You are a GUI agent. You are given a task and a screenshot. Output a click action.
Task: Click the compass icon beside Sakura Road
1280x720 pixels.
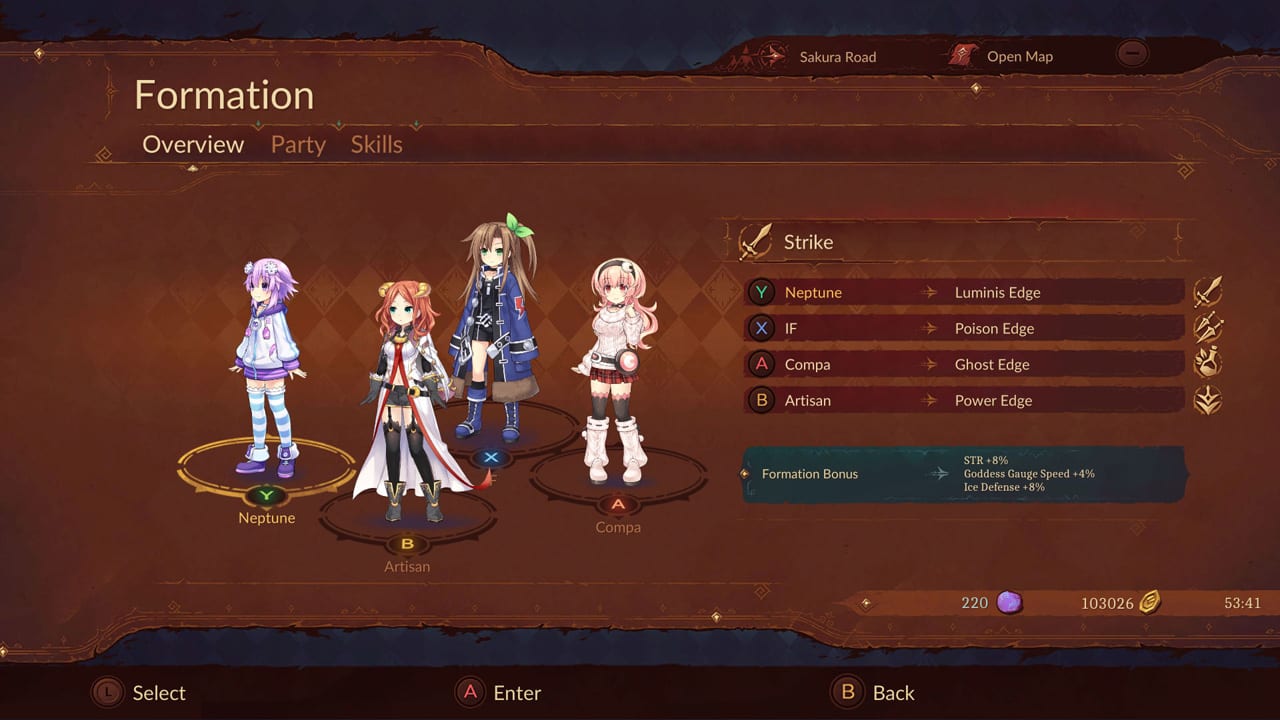(x=771, y=56)
